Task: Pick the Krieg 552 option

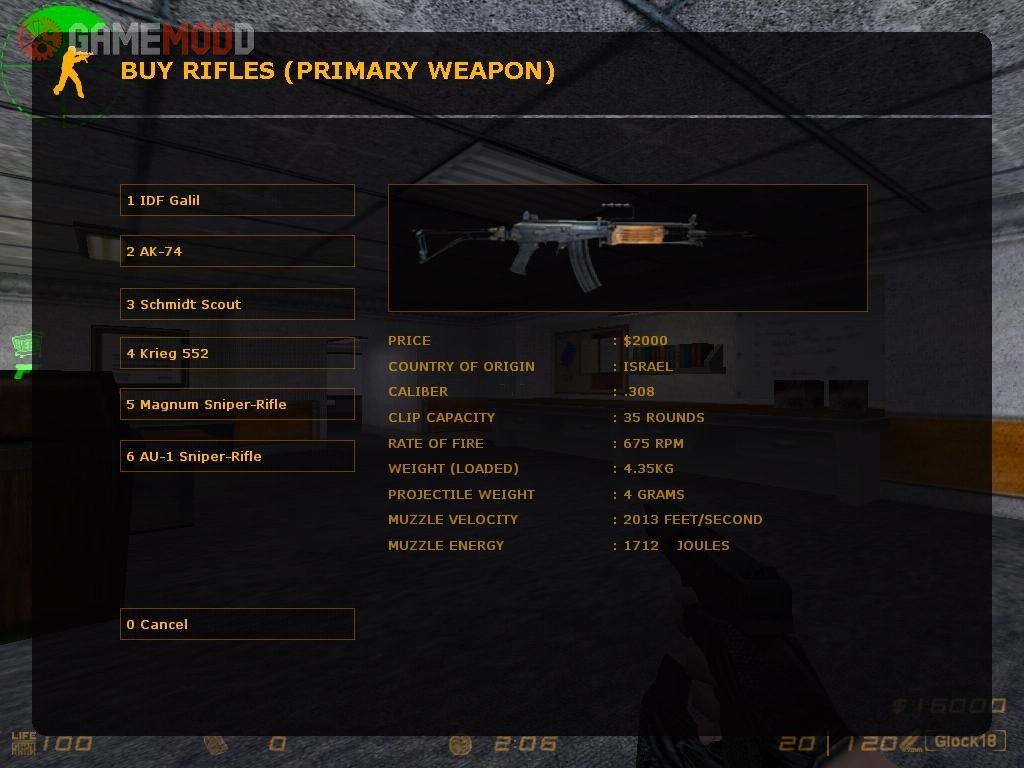Action: click(x=237, y=353)
